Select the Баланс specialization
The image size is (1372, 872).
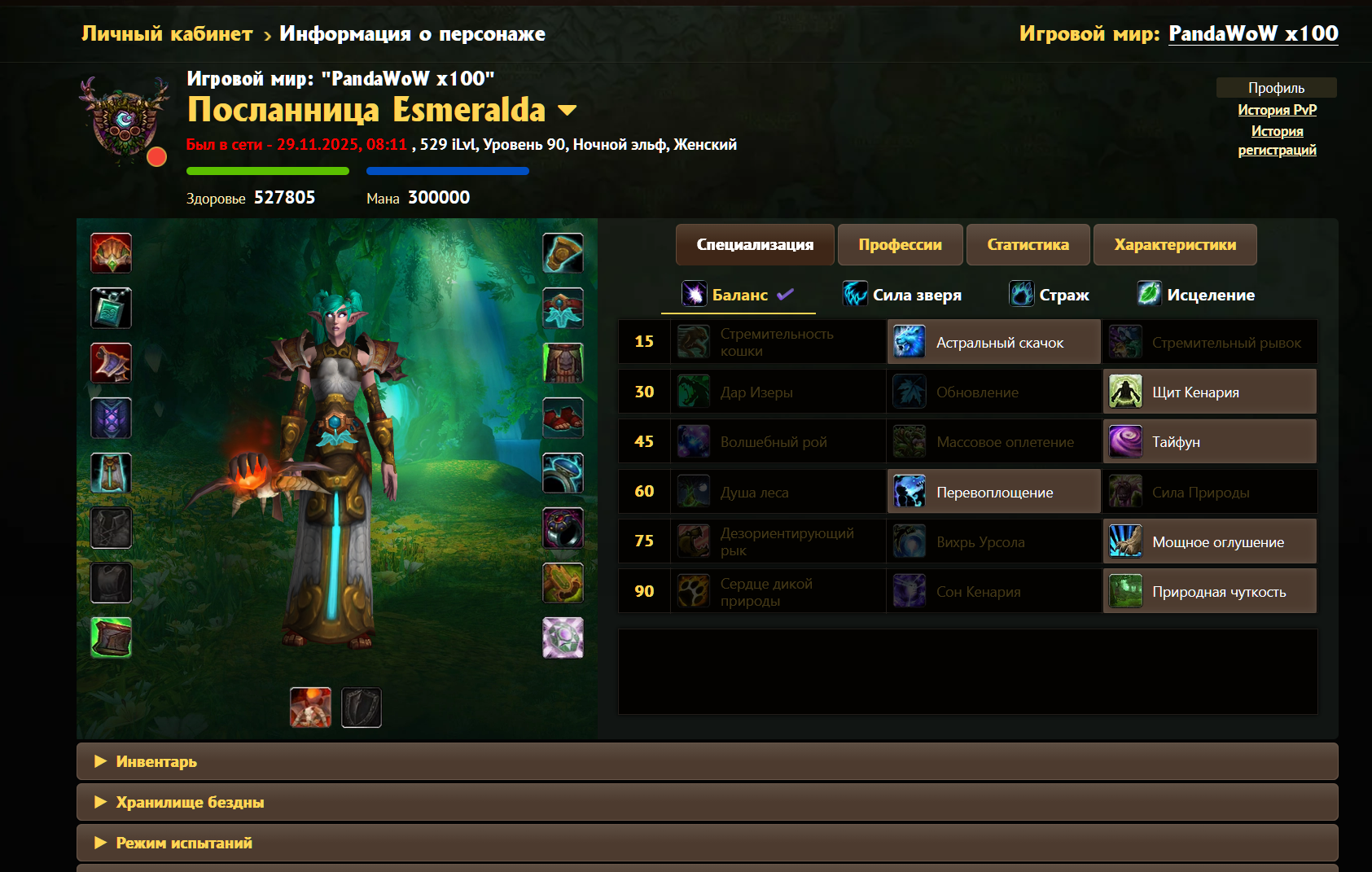pos(738,295)
